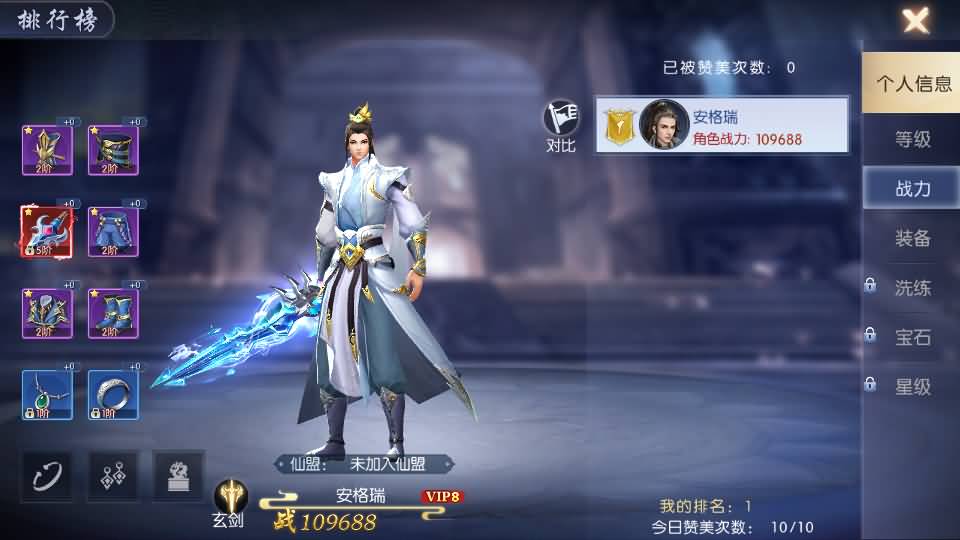
Task: Close the ranking screen with the X
Action: click(915, 20)
